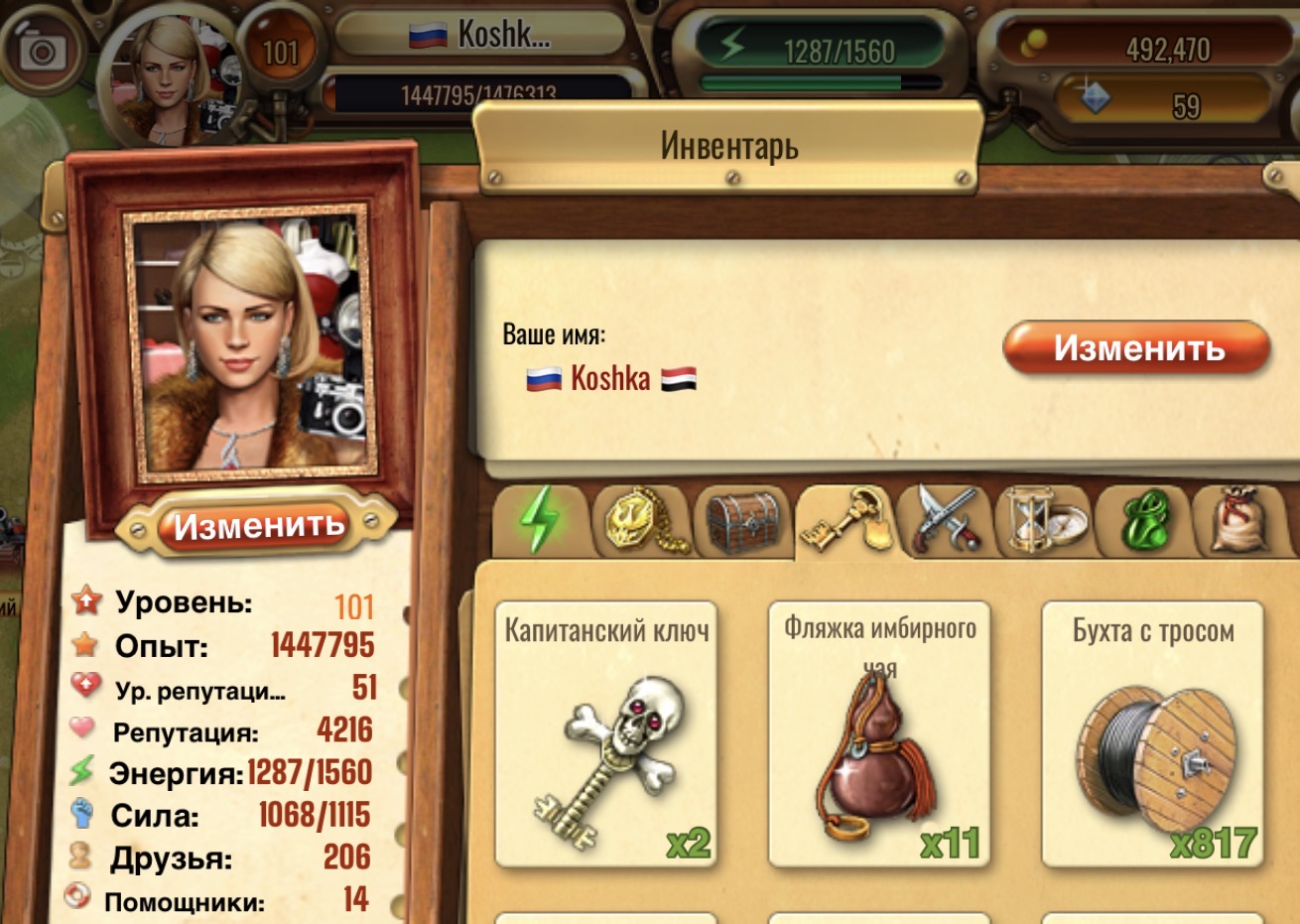
Task: Click the Изменить button under the portrait
Action: (257, 525)
